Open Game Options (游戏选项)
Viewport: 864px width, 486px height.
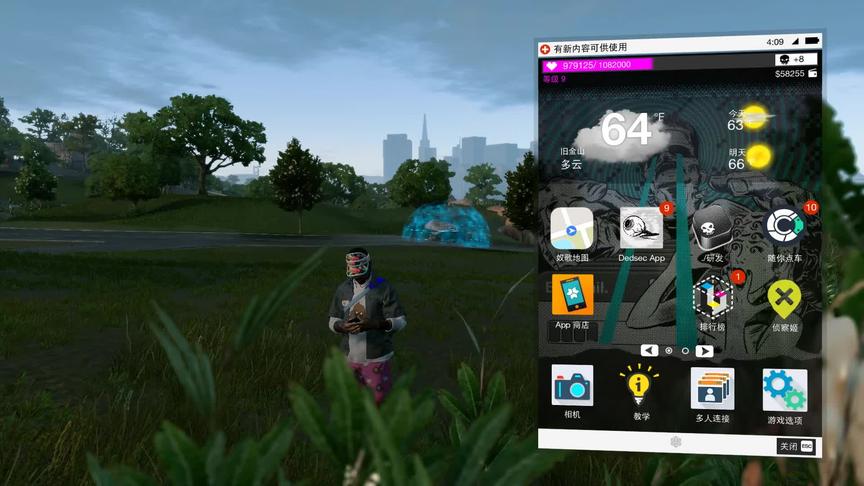pyautogui.click(x=785, y=390)
